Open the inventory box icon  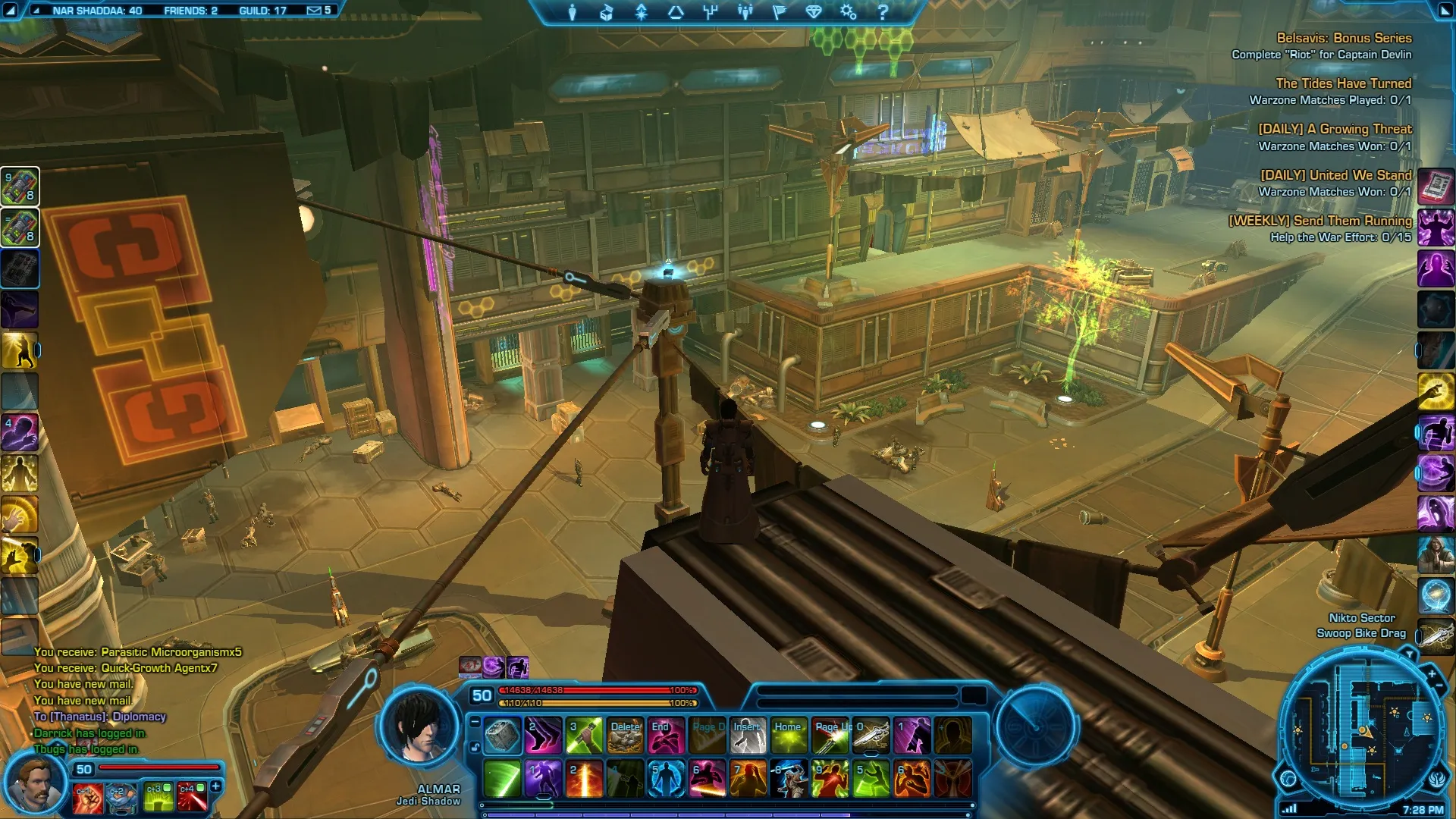point(607,12)
